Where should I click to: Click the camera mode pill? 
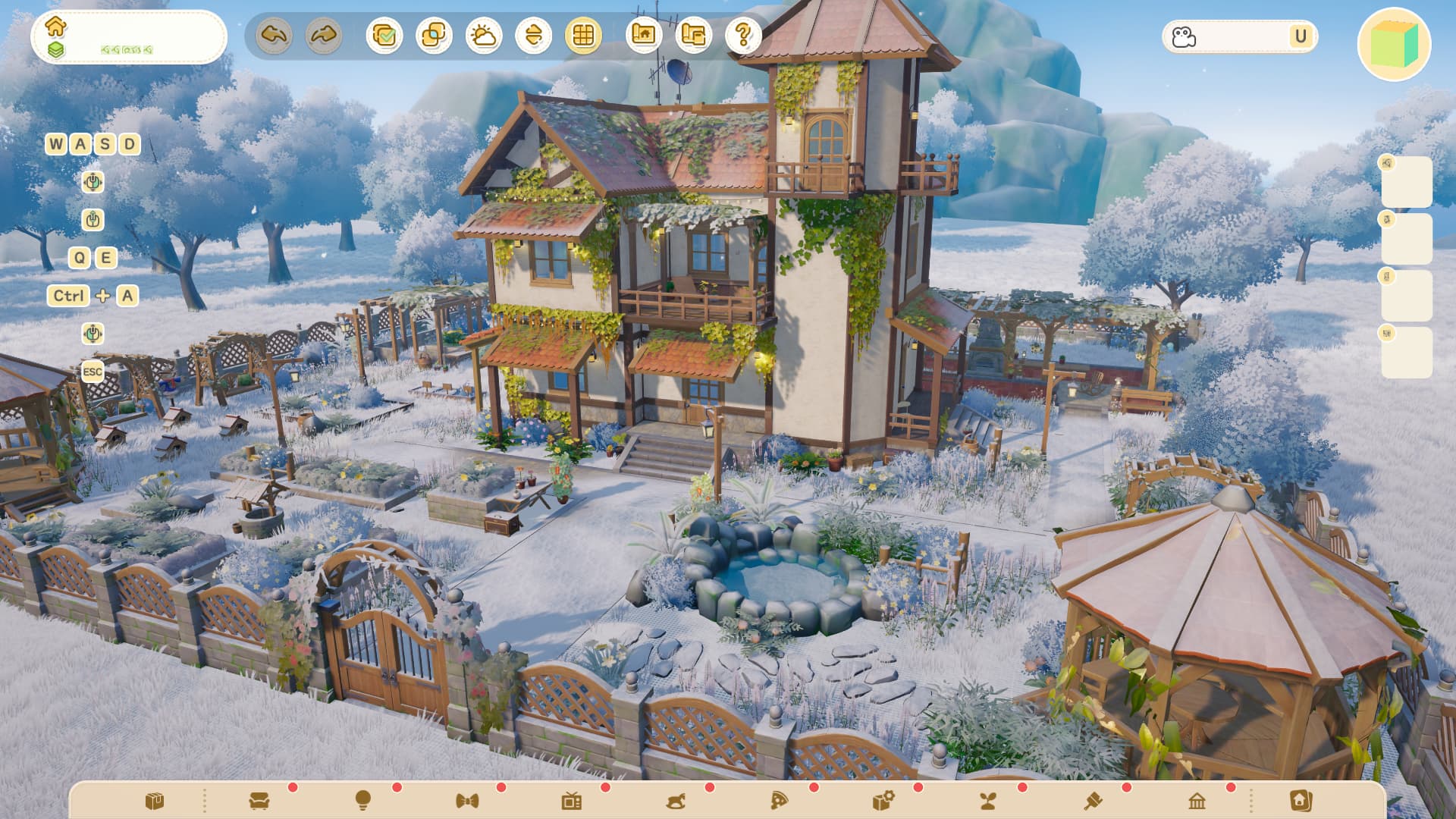[1239, 36]
